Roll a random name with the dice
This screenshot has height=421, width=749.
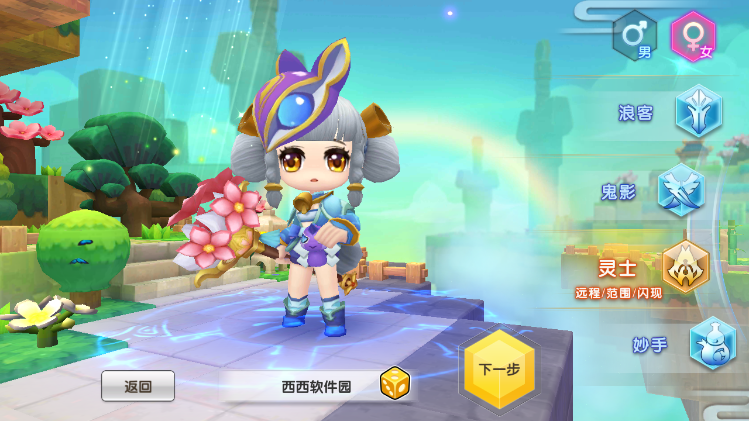394,385
